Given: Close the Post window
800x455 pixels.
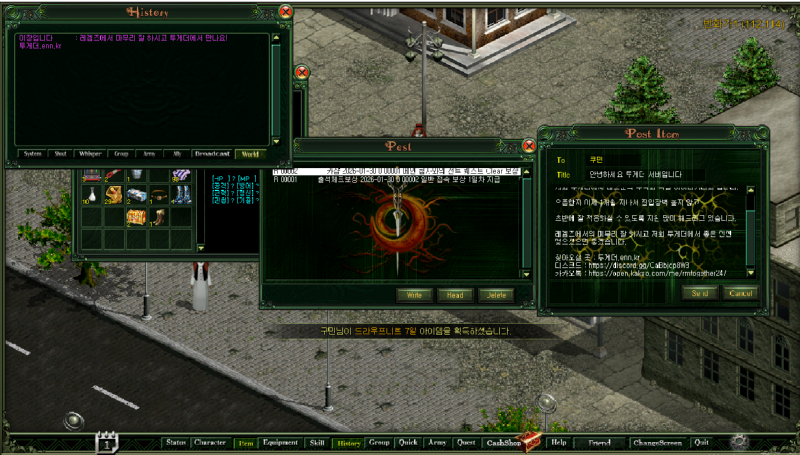Looking at the screenshot, I should click(529, 146).
